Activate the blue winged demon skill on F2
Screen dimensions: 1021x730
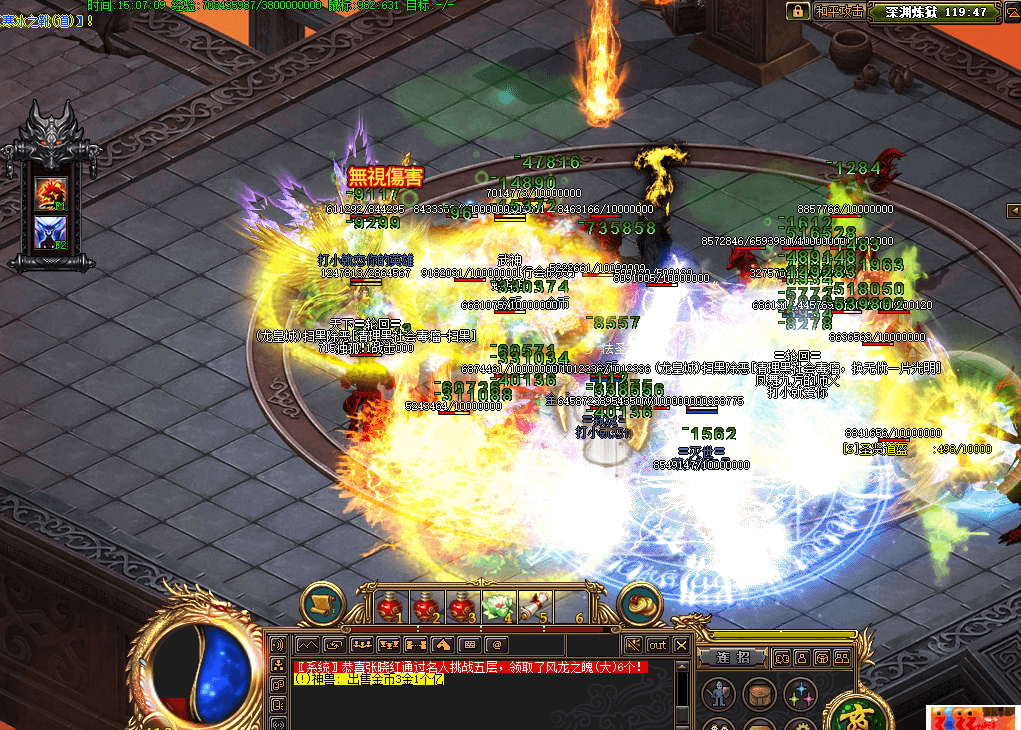[x=50, y=231]
